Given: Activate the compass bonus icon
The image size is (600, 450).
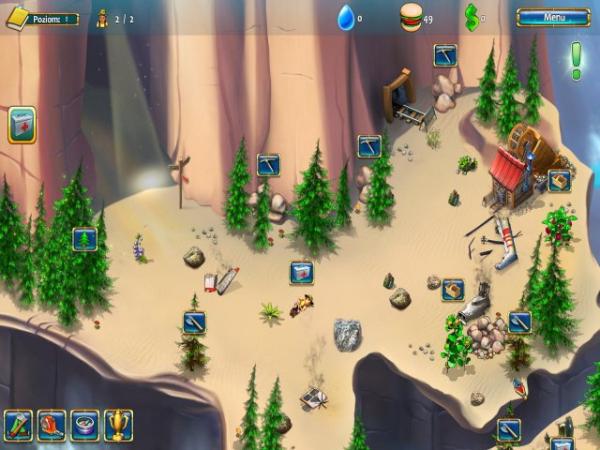Looking at the screenshot, I should [84, 424].
